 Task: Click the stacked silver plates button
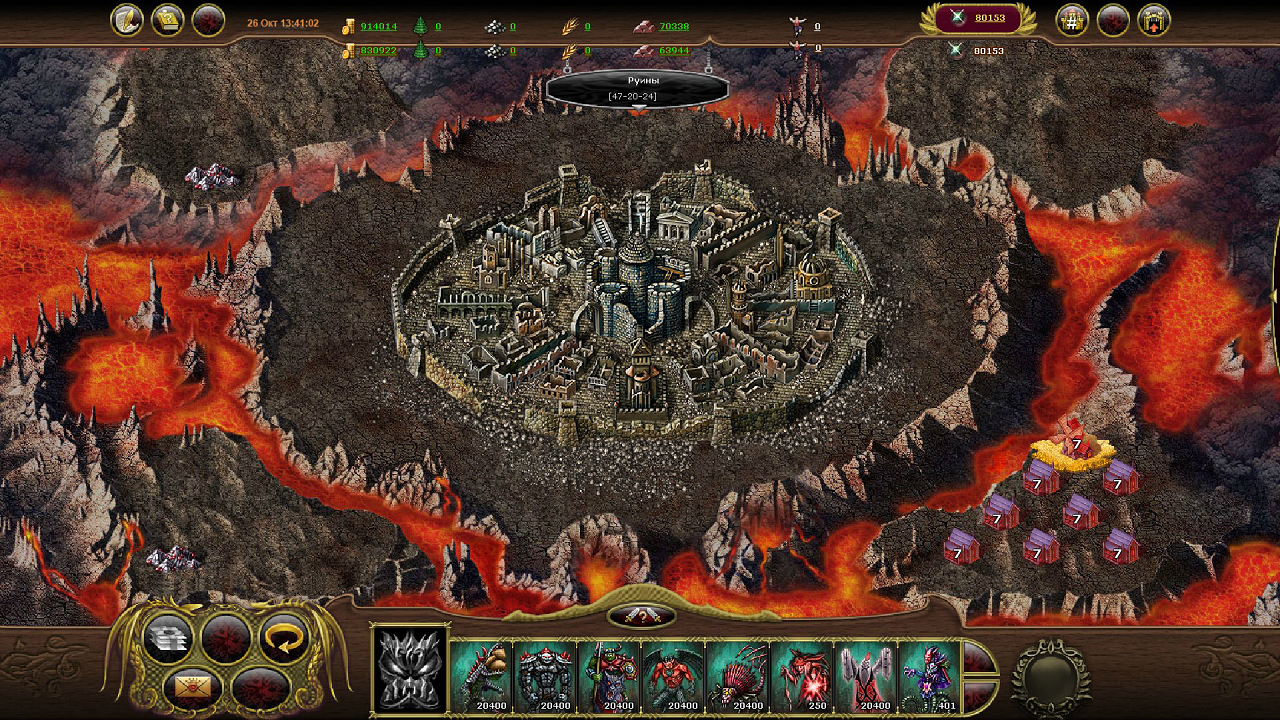click(x=168, y=638)
